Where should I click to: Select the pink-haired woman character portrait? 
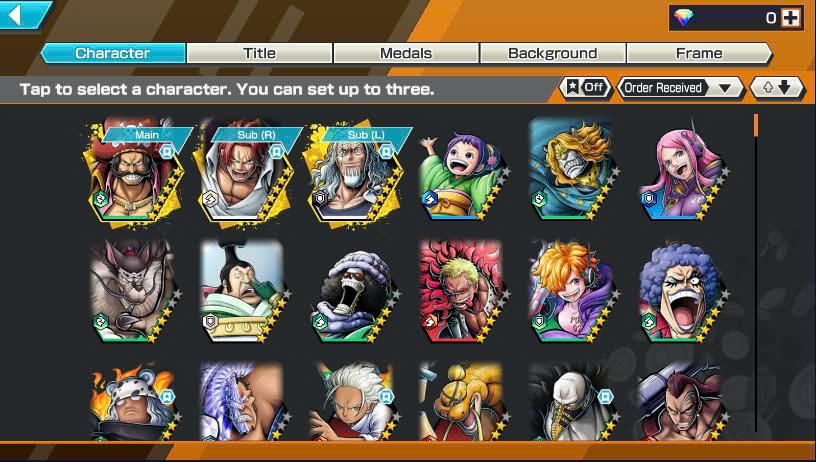pyautogui.click(x=680, y=174)
